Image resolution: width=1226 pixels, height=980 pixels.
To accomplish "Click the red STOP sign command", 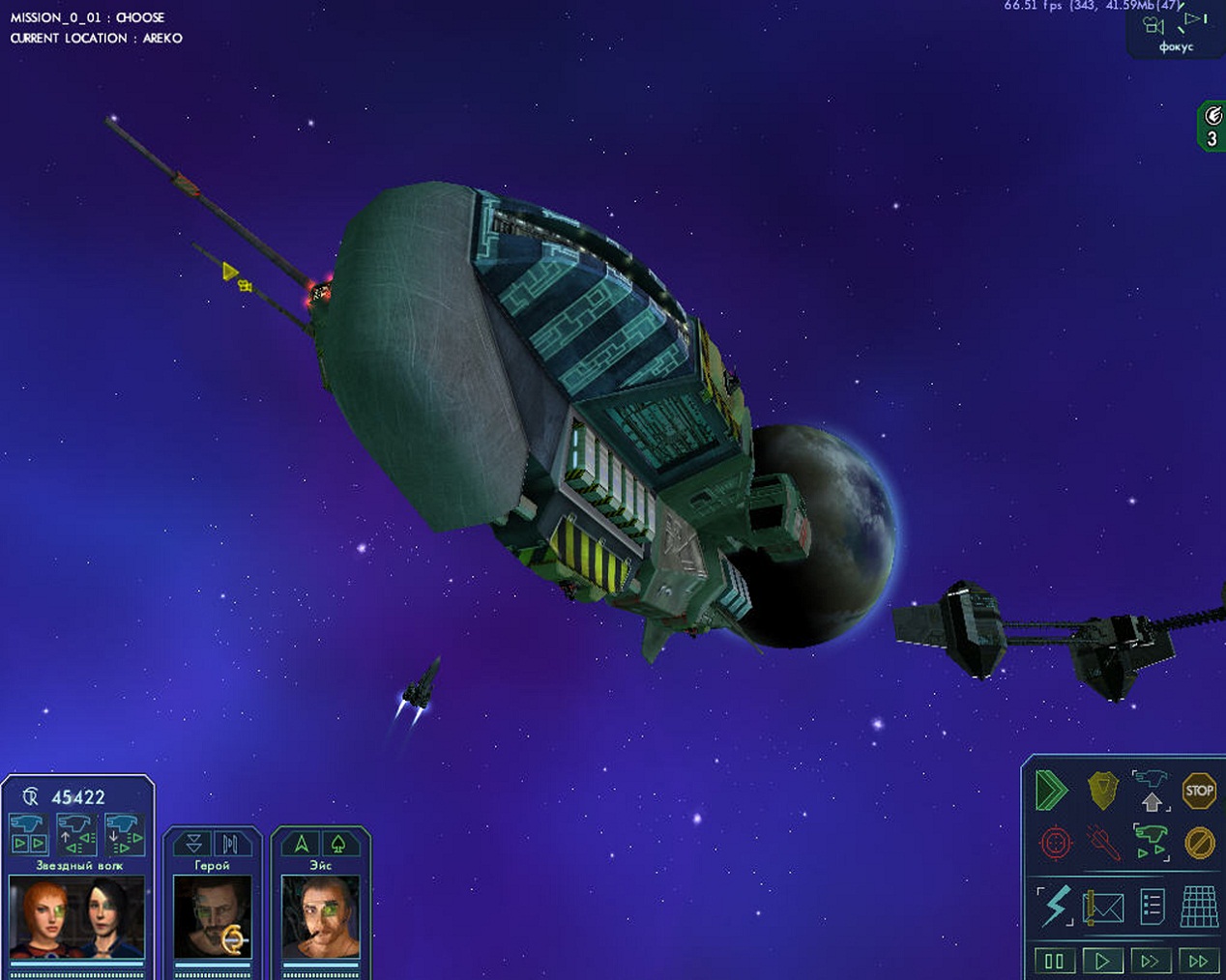I will pos(1199,791).
